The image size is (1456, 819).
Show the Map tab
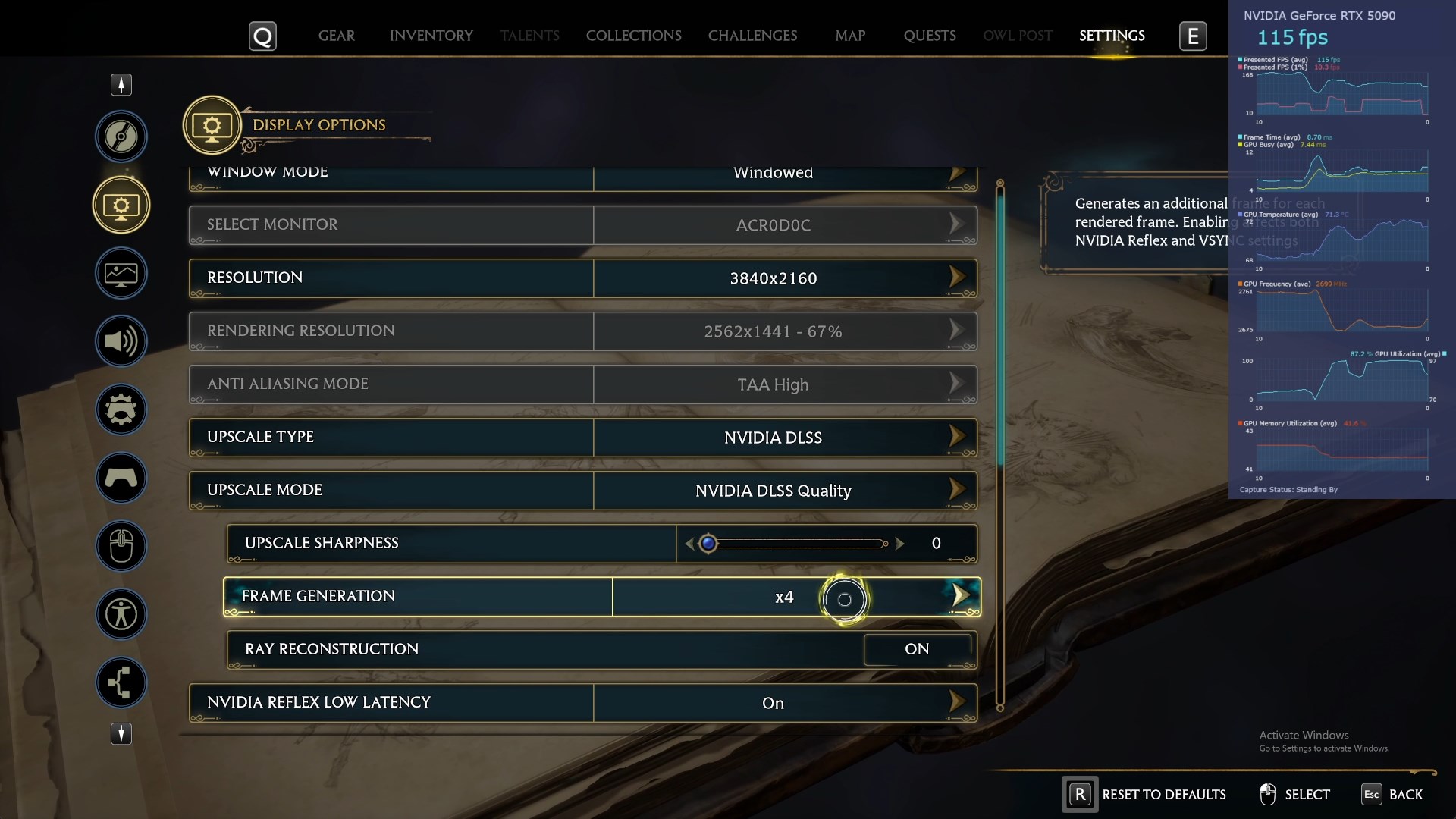tap(850, 36)
